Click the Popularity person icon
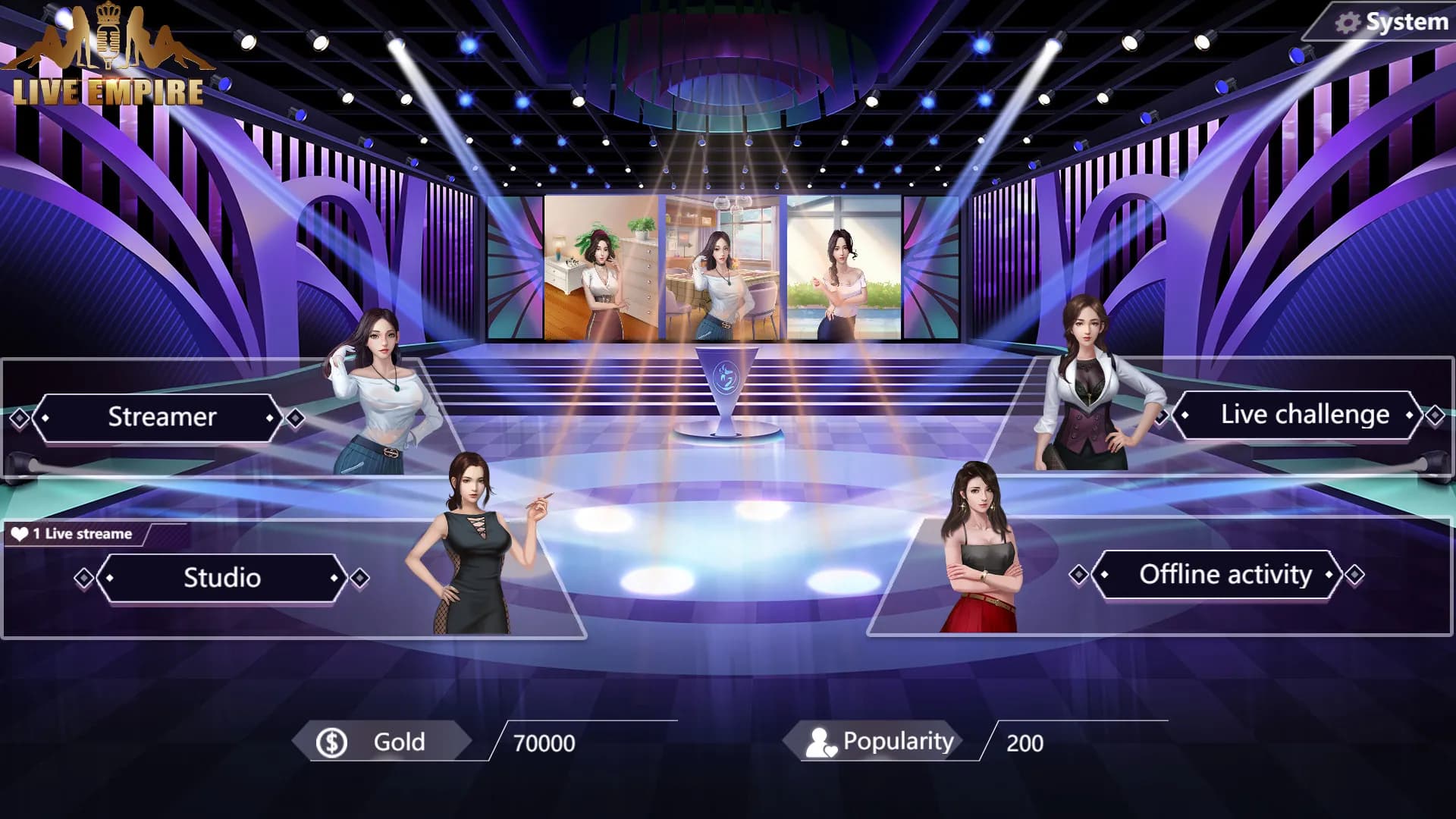Image resolution: width=1456 pixels, height=819 pixels. pyautogui.click(x=821, y=742)
